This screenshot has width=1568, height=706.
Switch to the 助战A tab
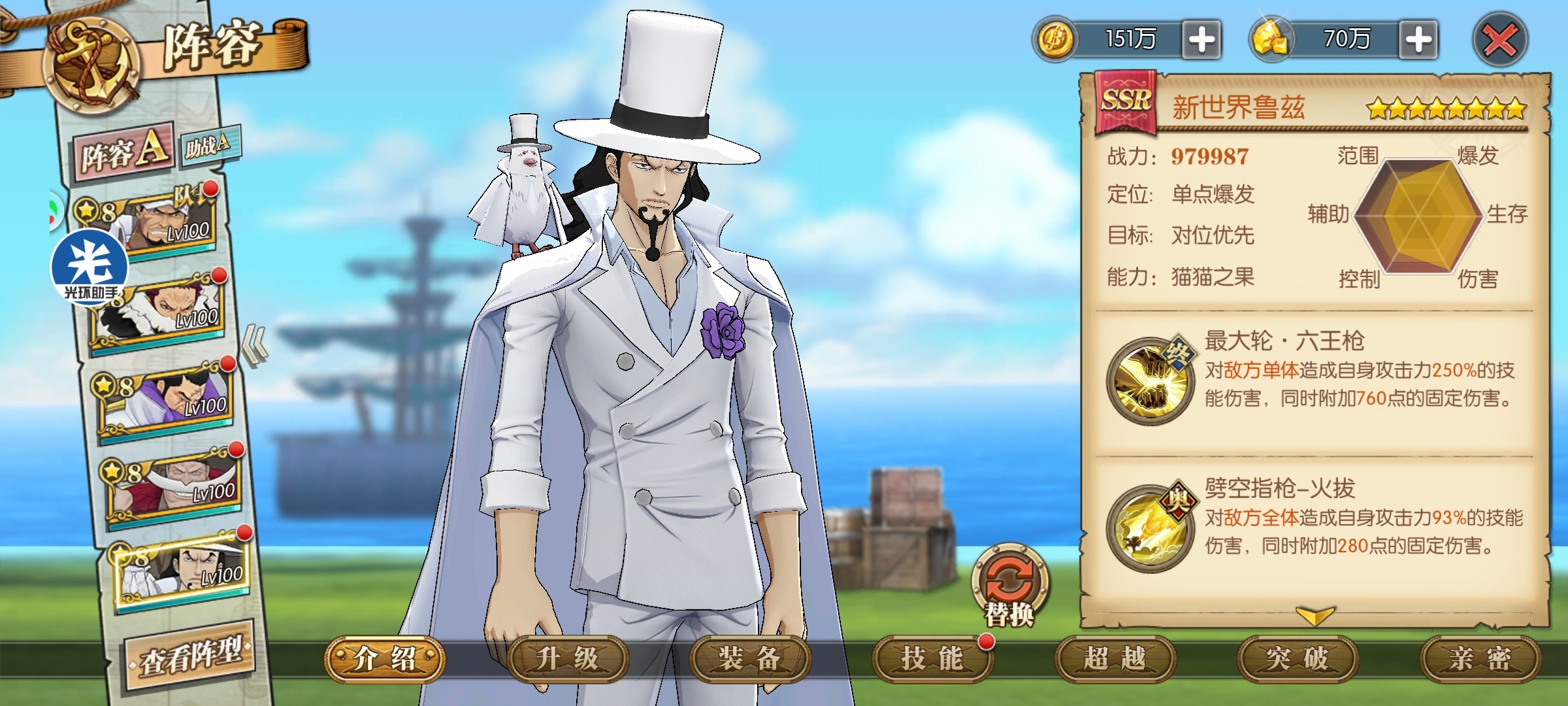click(208, 144)
